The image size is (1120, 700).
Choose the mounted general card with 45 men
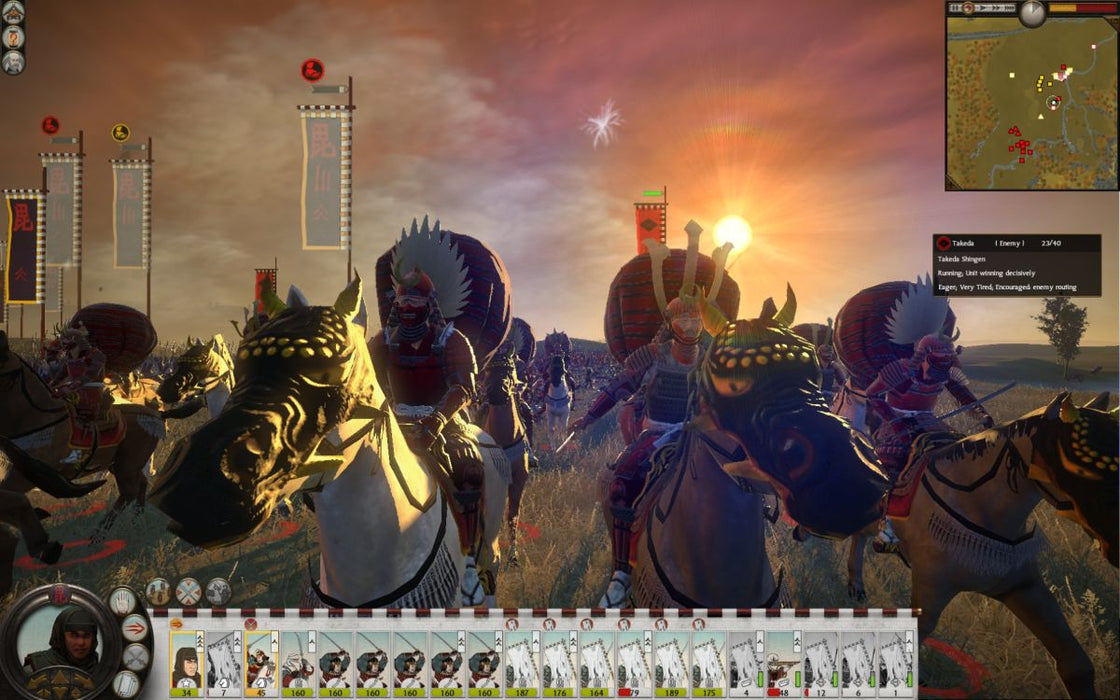[x=261, y=657]
